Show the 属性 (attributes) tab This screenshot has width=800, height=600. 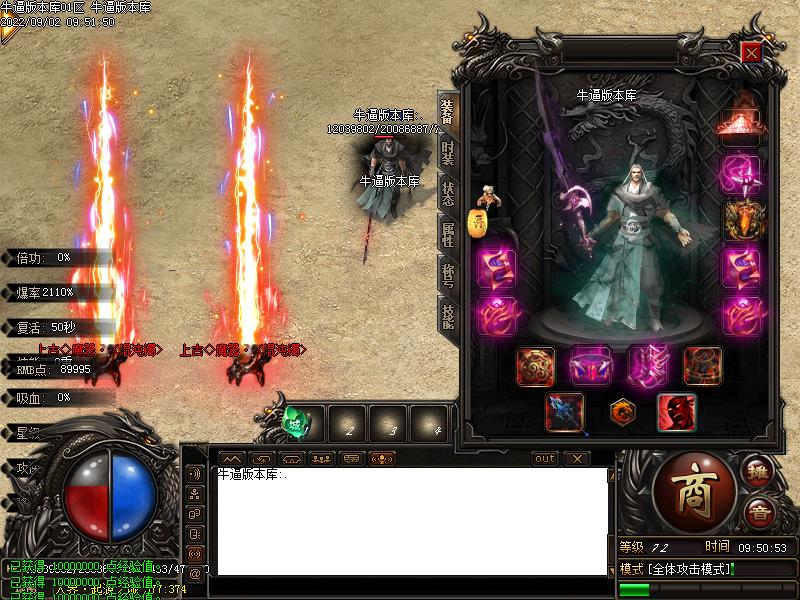coord(447,235)
